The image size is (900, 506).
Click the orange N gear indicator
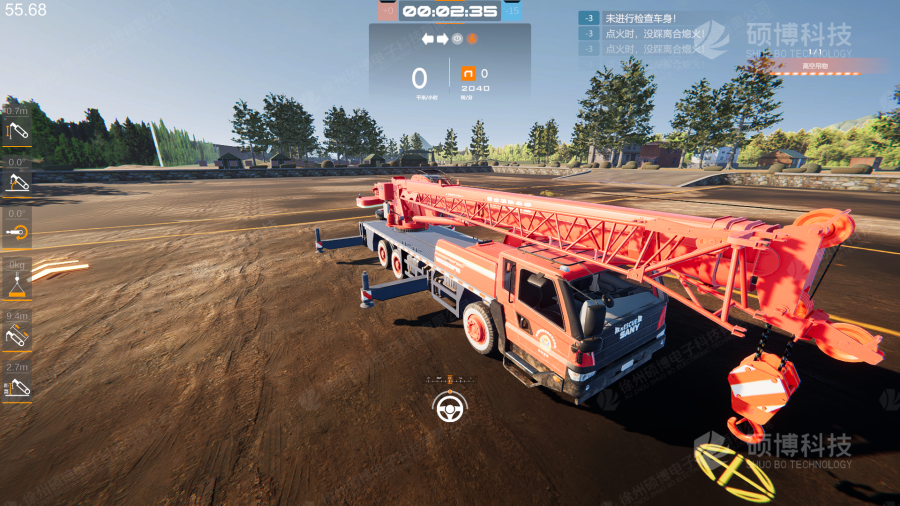point(468,74)
